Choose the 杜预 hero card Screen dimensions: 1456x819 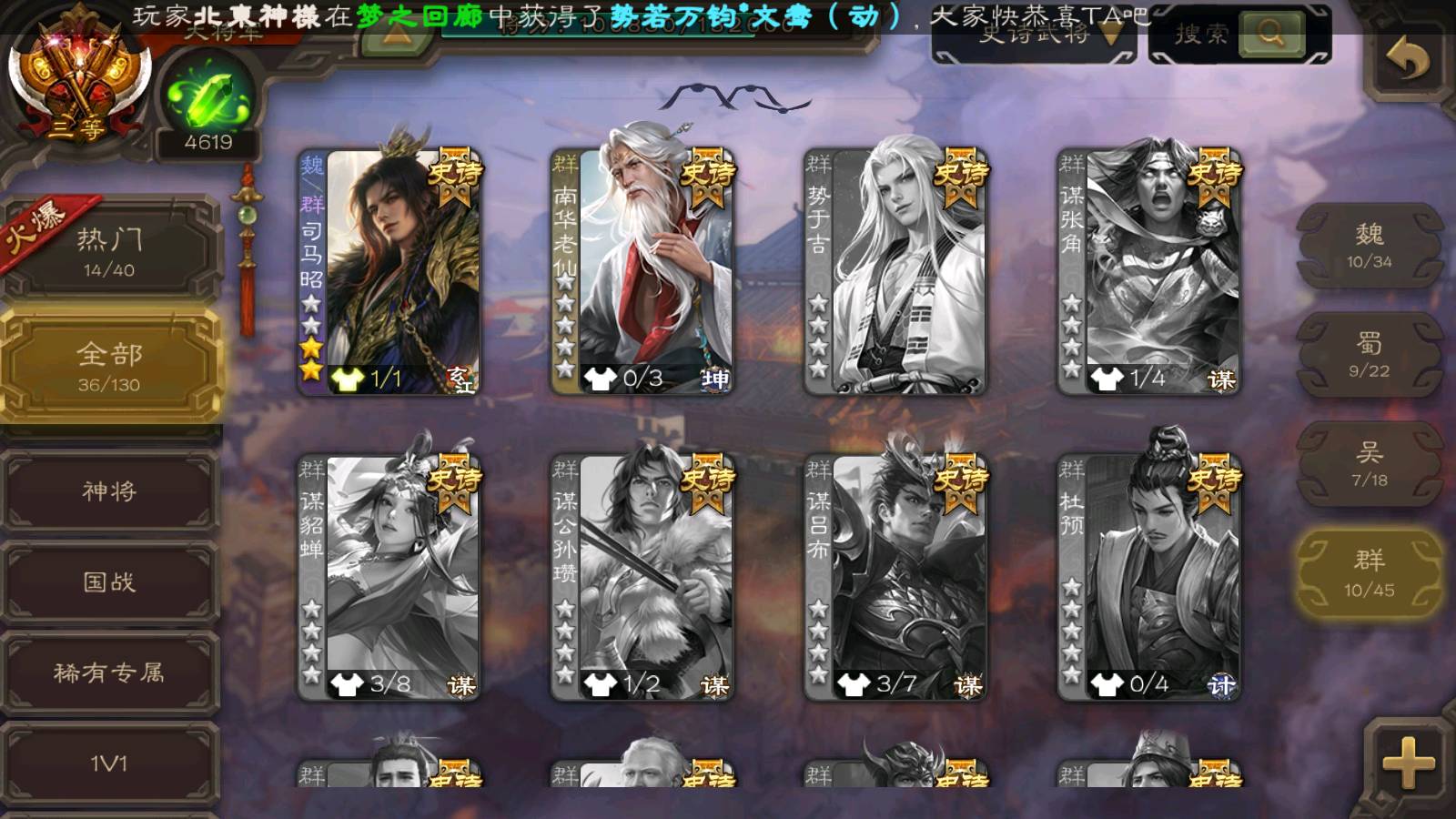pyautogui.click(x=1148, y=577)
